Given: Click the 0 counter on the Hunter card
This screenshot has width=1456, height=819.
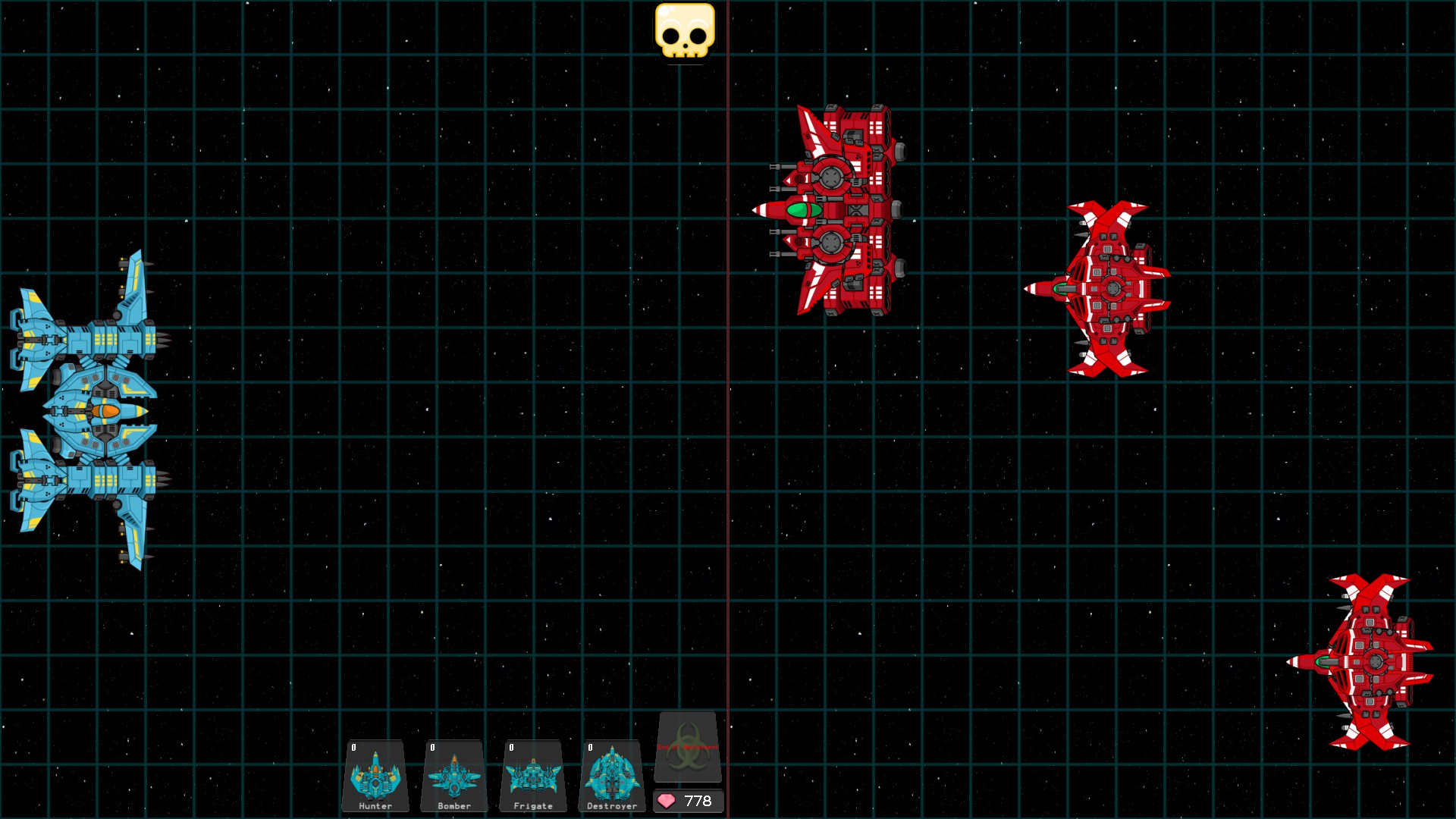Looking at the screenshot, I should (x=353, y=748).
